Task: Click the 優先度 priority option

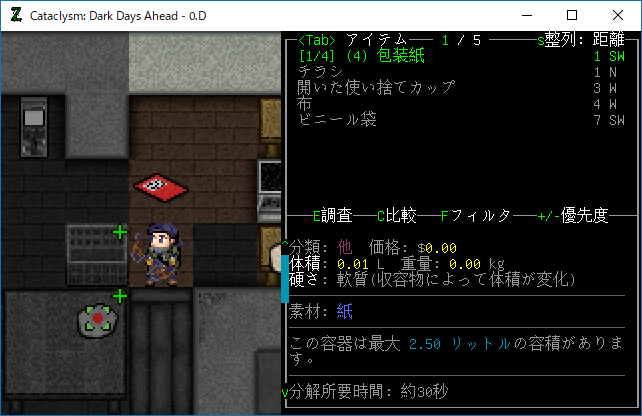Action: tap(586, 215)
